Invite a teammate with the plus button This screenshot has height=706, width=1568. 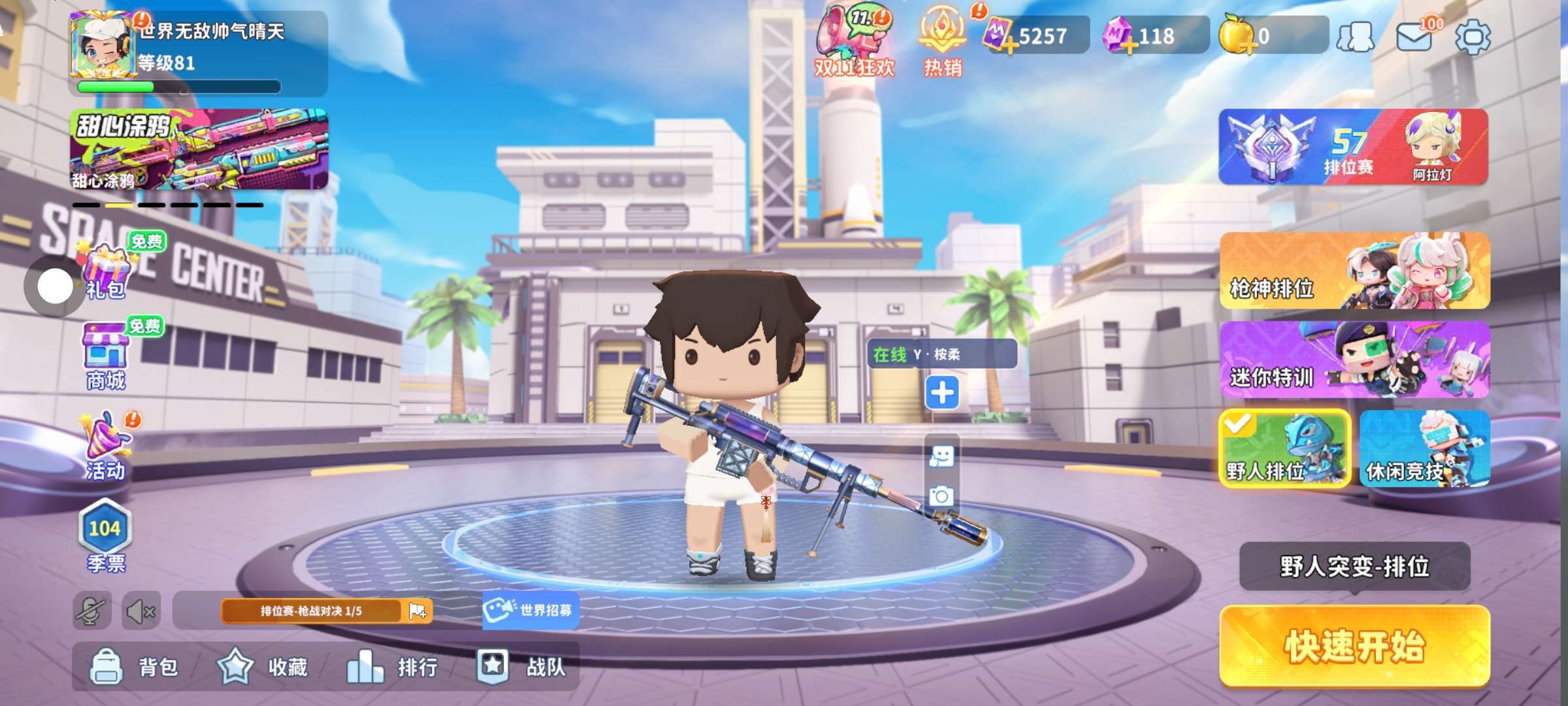click(941, 393)
